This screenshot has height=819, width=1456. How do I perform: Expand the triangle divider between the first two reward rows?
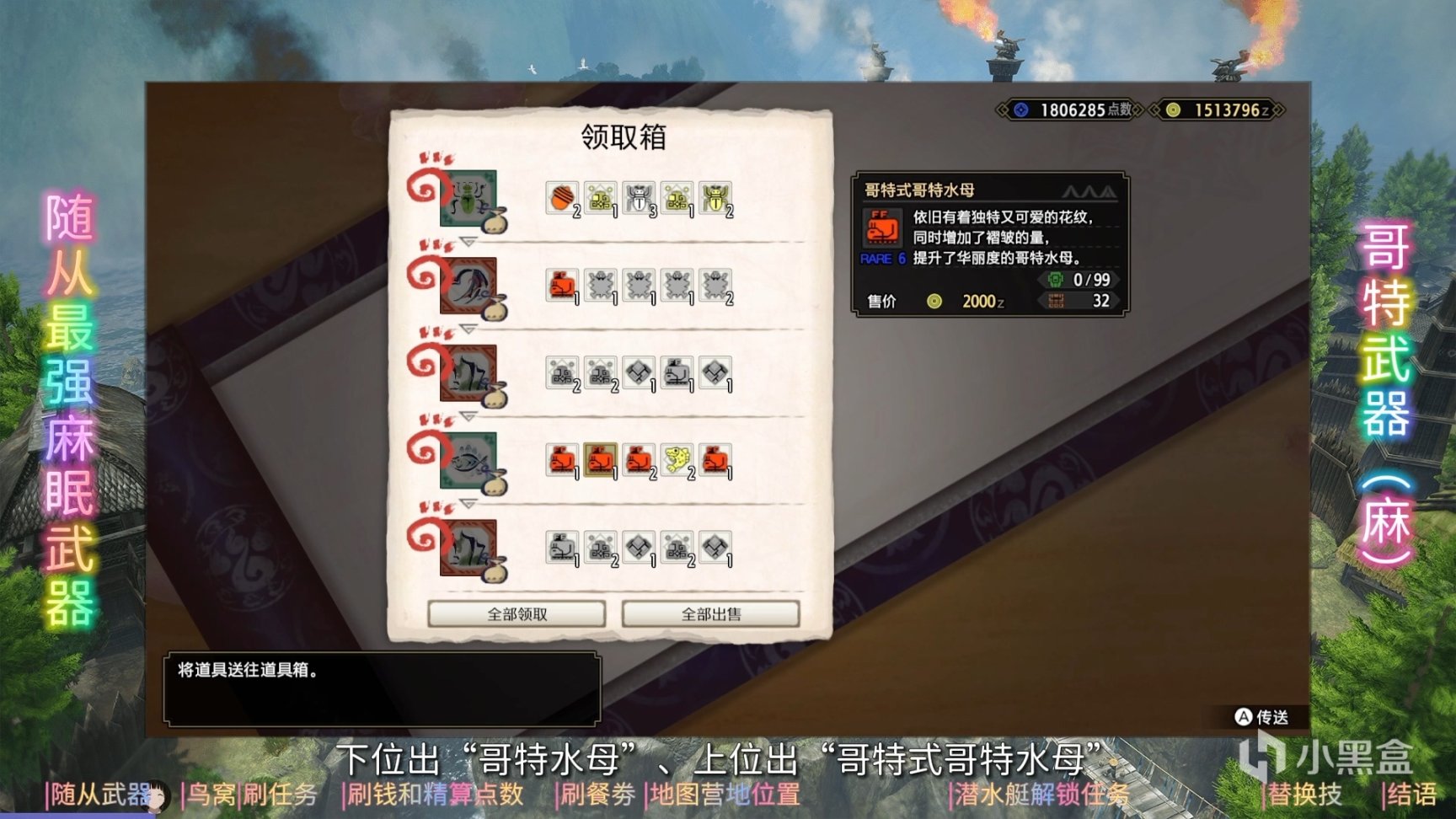[x=468, y=242]
